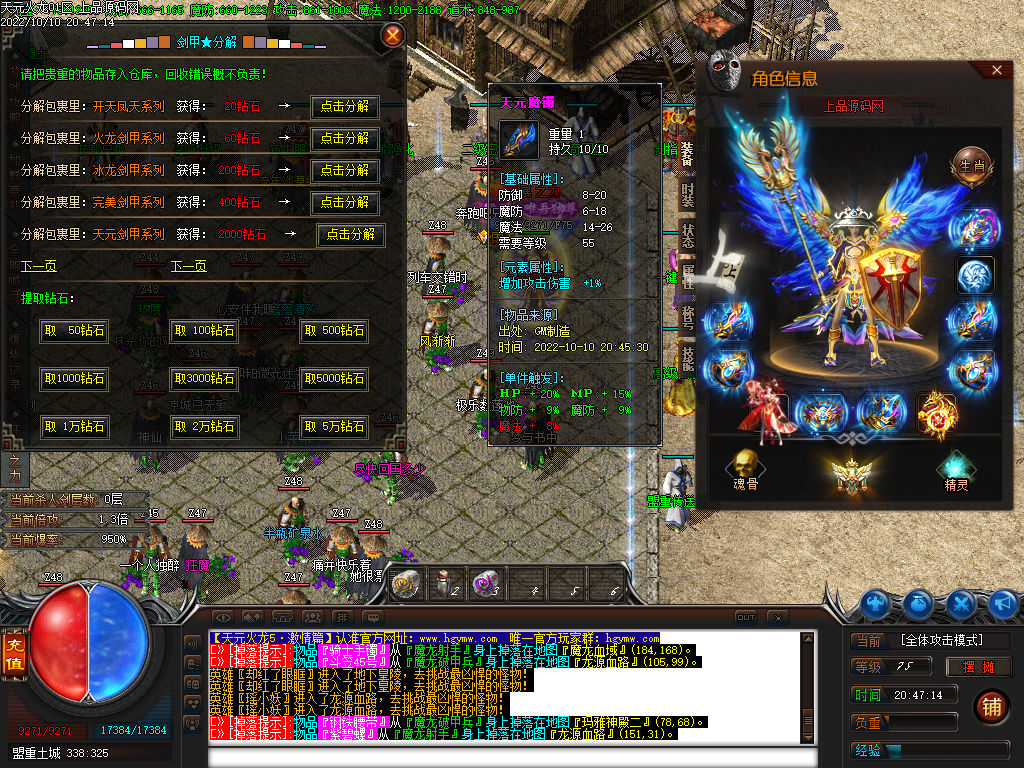Click 点击分解 for the 天元剑甲系列 row
The width and height of the screenshot is (1024, 768).
[351, 234]
